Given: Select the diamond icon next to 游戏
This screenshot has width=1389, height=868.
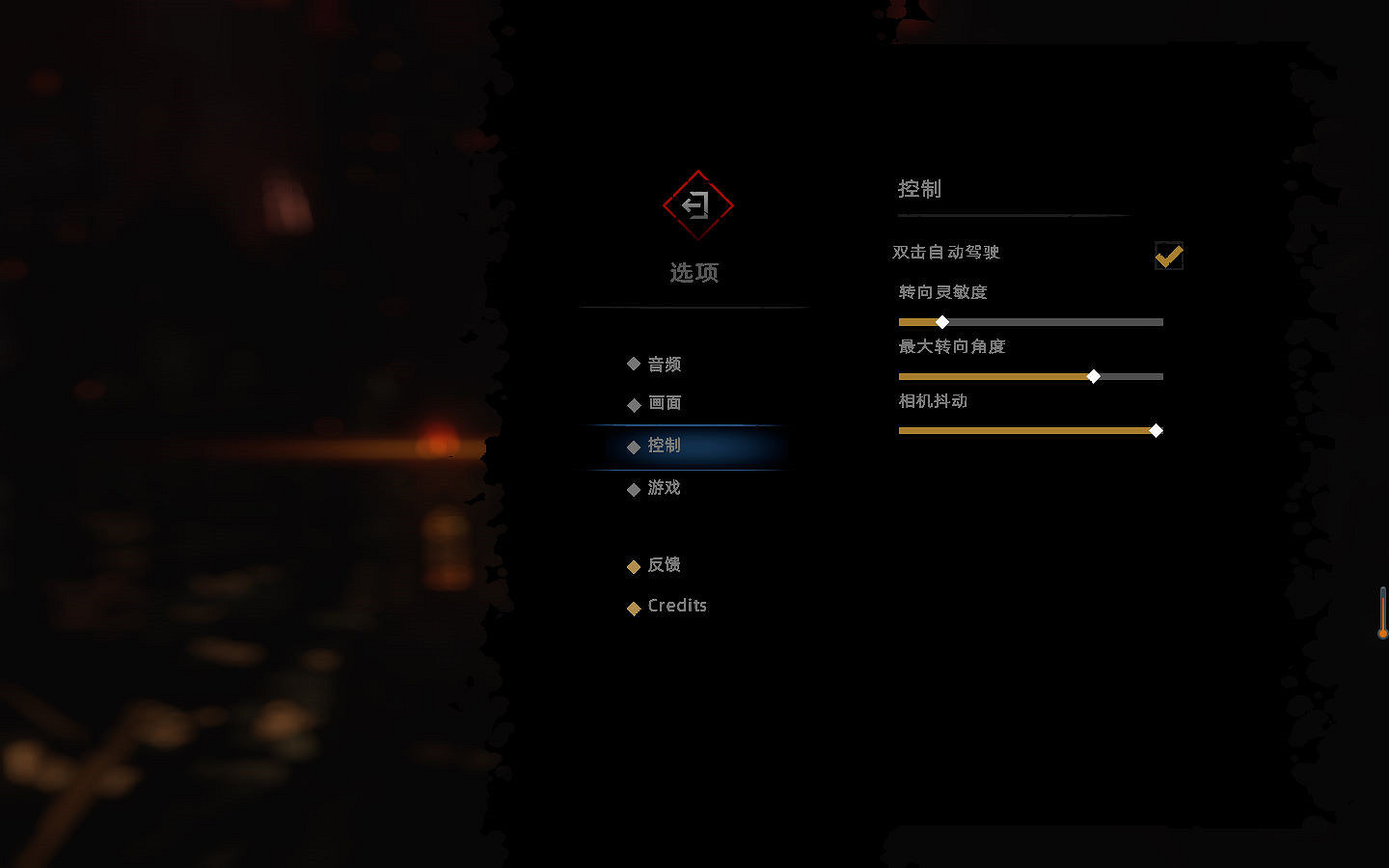Looking at the screenshot, I should coord(633,488).
